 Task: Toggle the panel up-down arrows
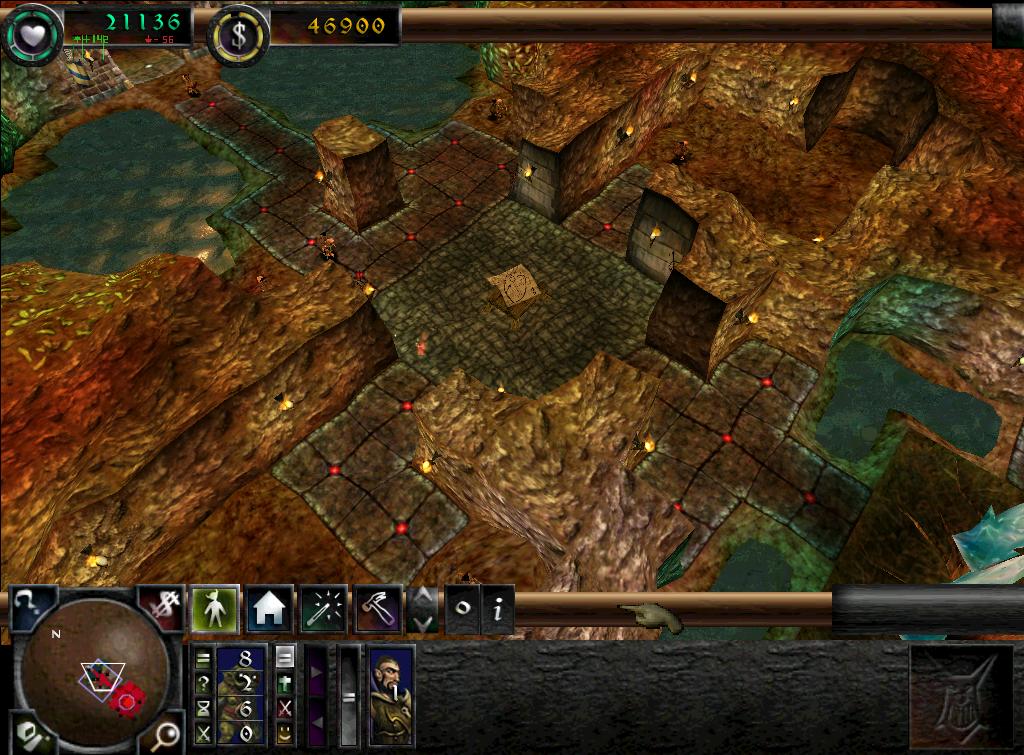pos(423,609)
